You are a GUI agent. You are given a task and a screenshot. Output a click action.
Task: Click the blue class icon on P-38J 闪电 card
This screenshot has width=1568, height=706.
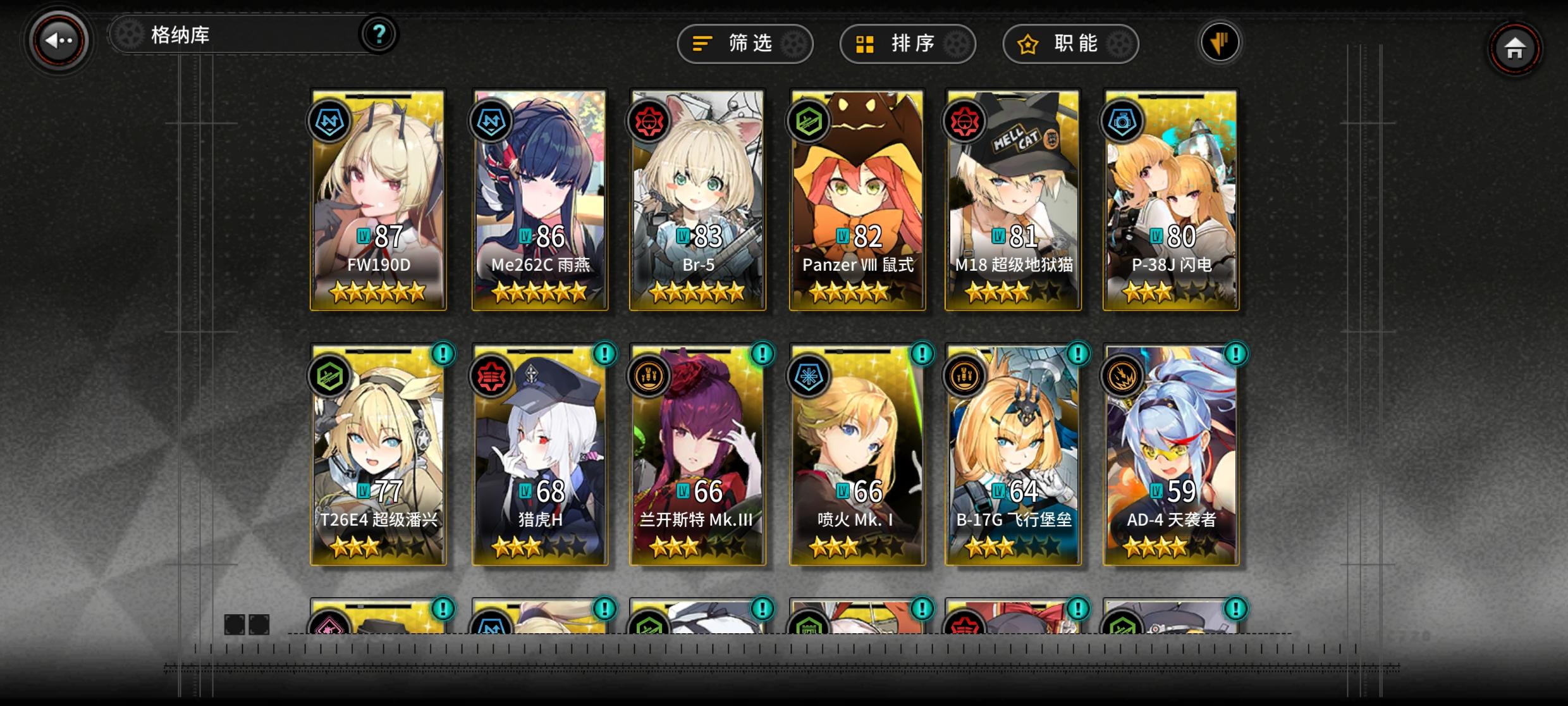coord(1121,120)
